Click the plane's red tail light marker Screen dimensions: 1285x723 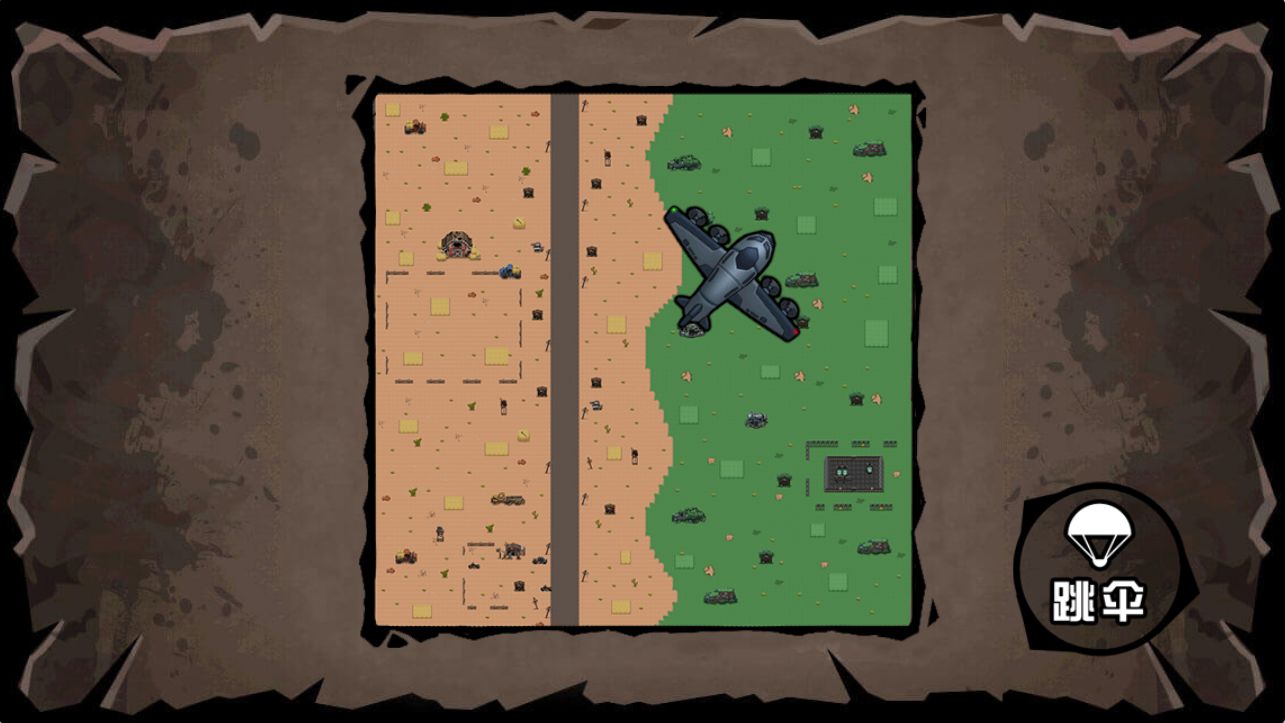point(796,330)
